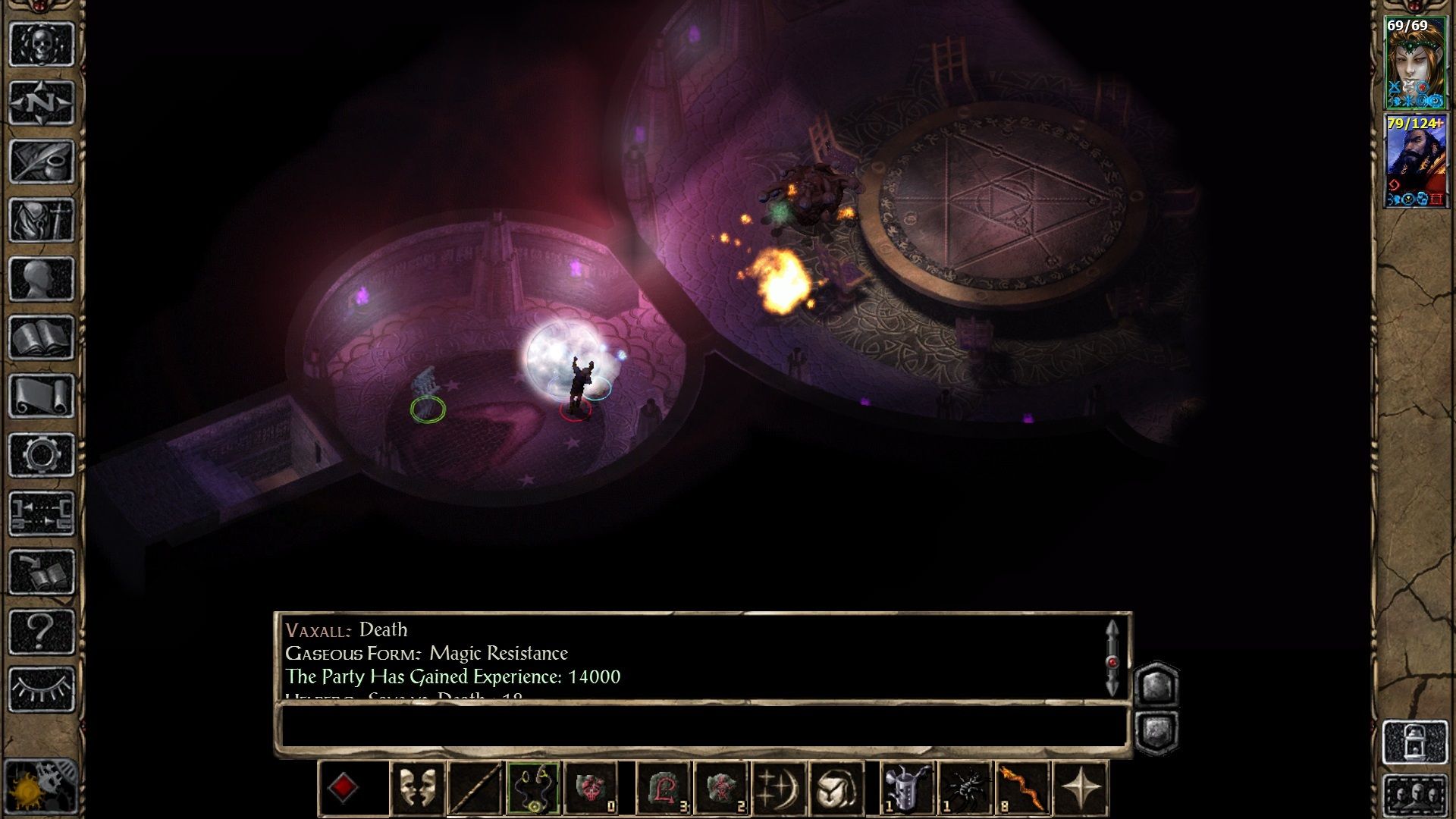Open the priest scroll
The width and height of the screenshot is (1456, 819).
point(42,396)
